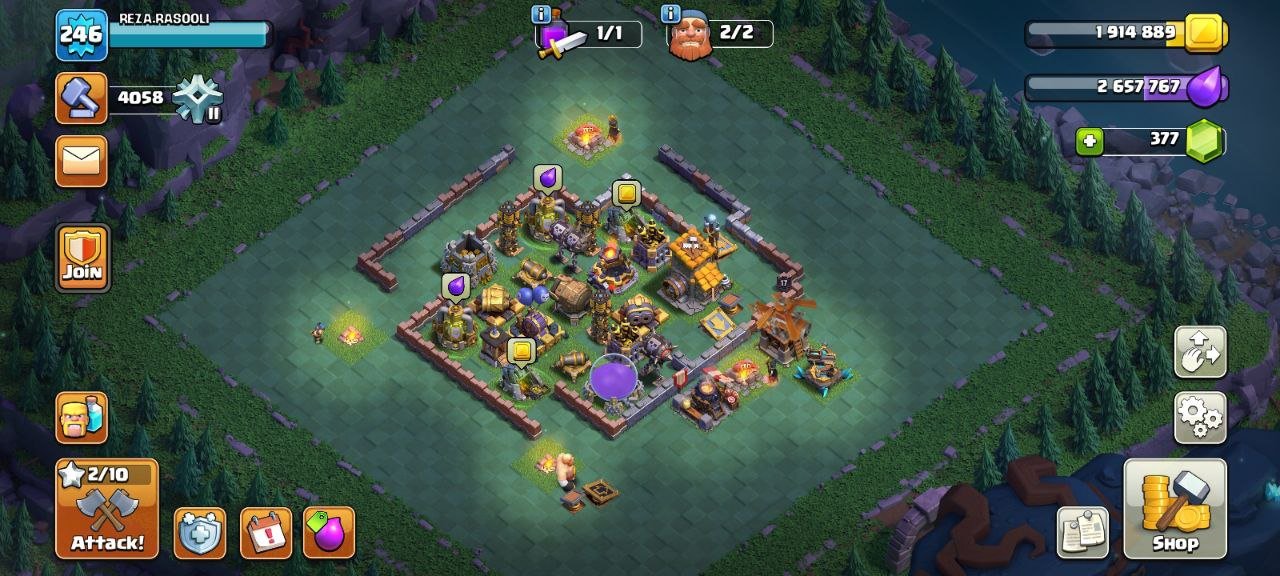Open the layout editor clipboard button
1280x576 pixels.
point(1083,532)
